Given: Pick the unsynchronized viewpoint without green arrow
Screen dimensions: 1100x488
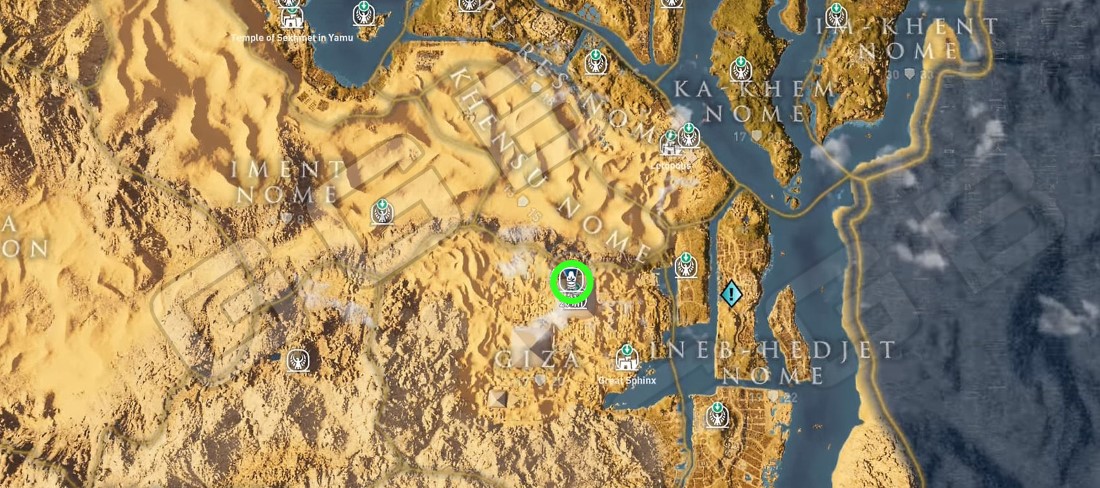Looking at the screenshot, I should pos(298,360).
